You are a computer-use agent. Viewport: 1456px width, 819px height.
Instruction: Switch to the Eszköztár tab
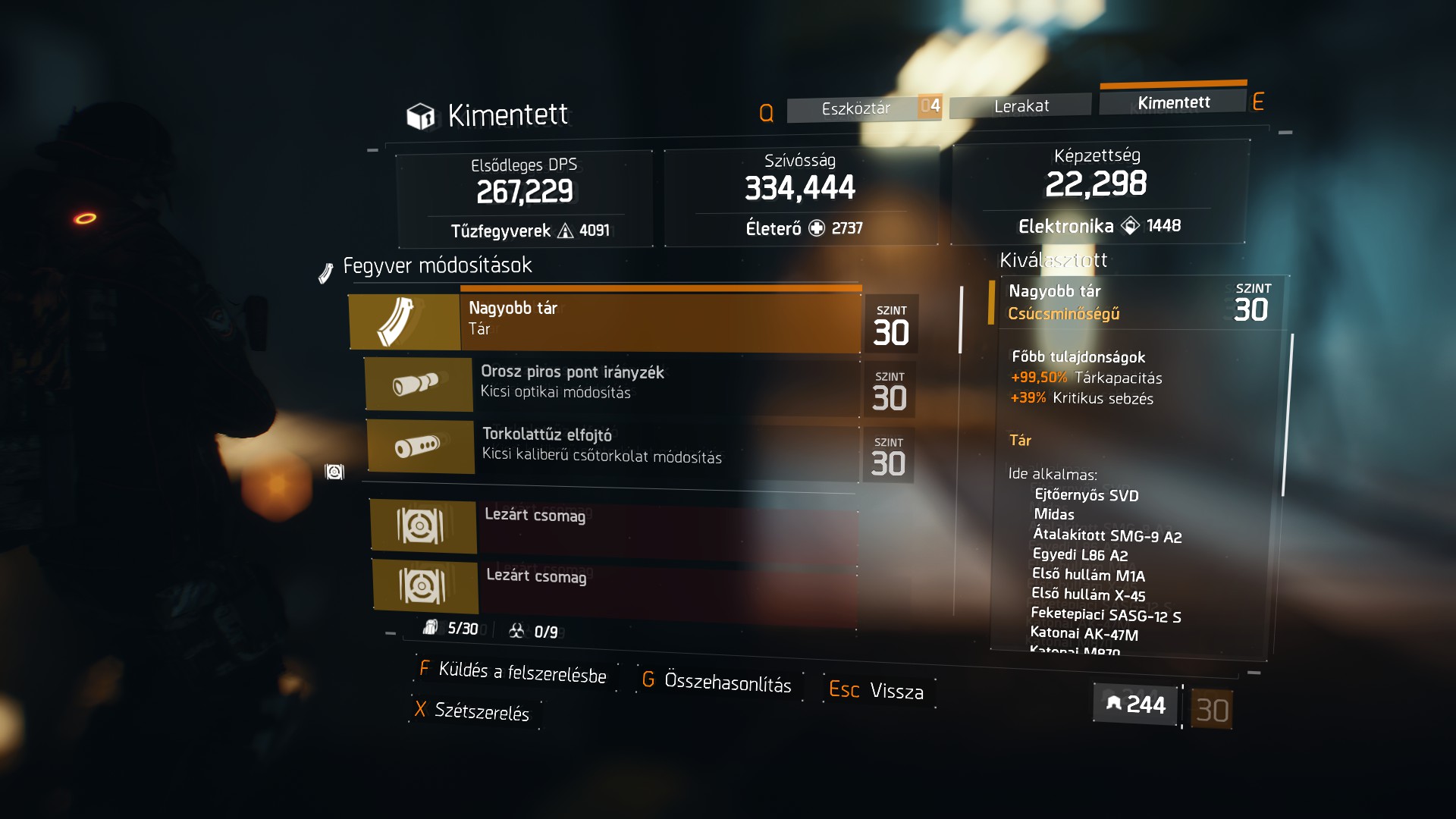pos(855,108)
